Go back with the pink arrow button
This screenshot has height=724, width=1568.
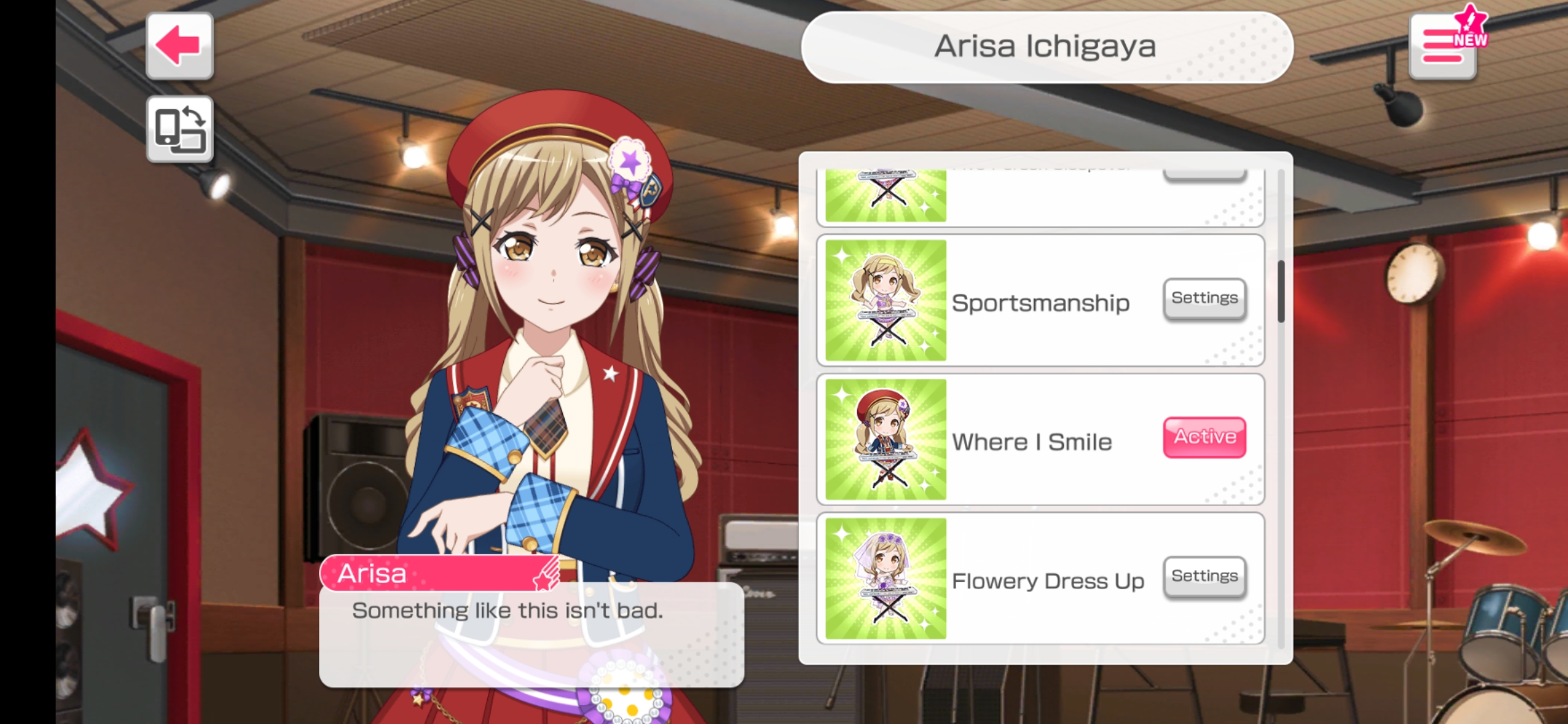[179, 46]
